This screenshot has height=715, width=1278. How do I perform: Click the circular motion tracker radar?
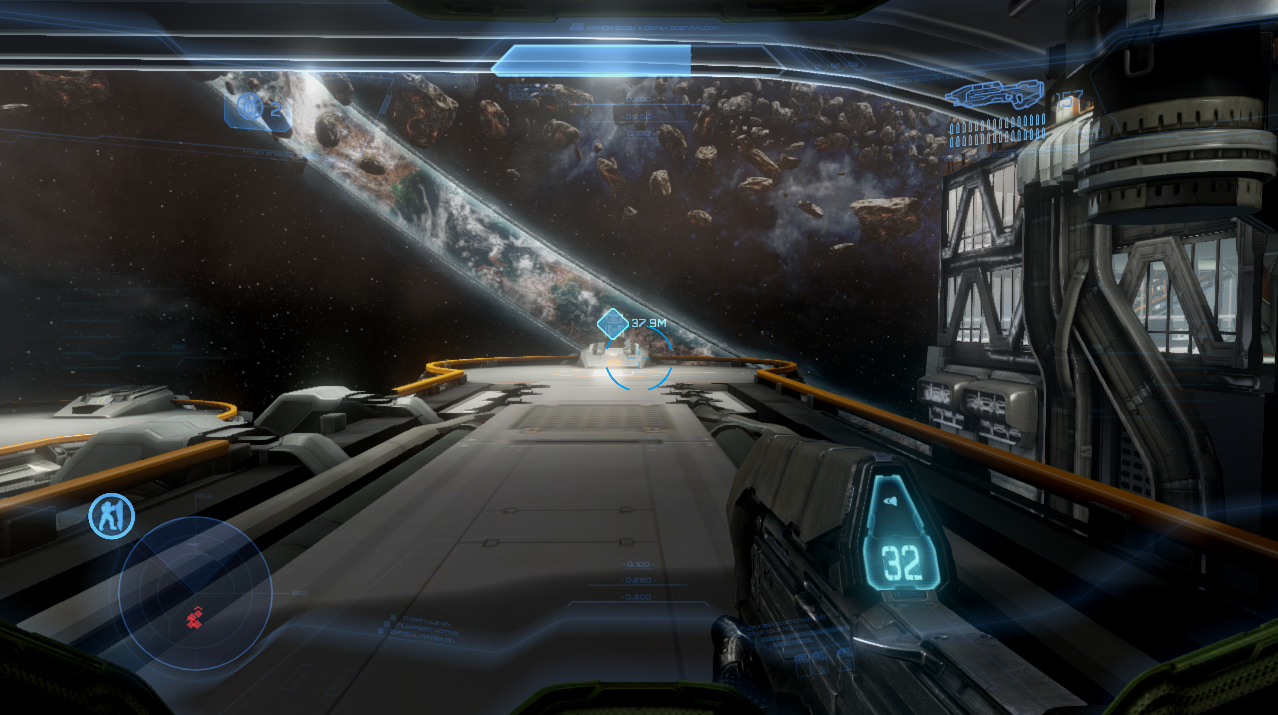[x=195, y=593]
